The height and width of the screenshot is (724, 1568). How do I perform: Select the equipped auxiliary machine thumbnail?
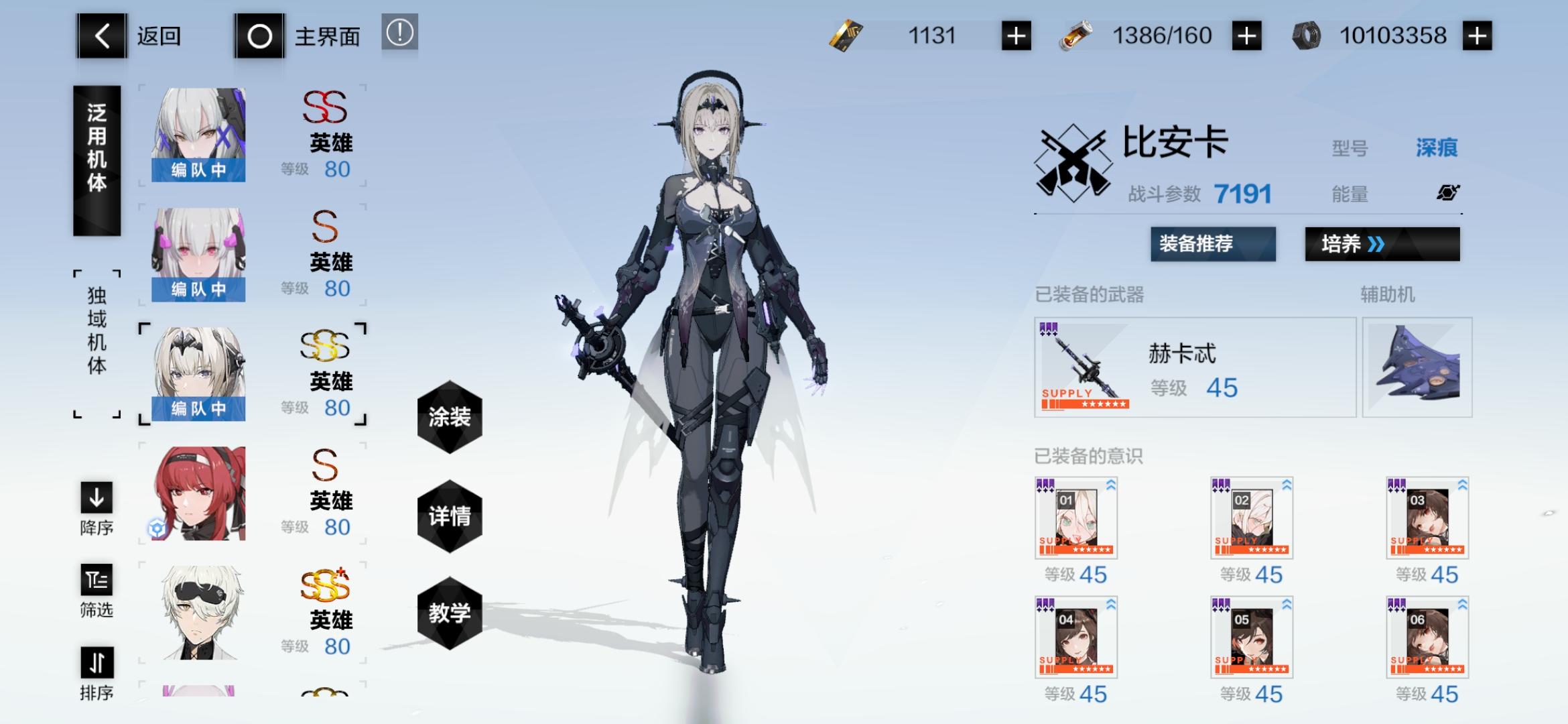coord(1417,368)
